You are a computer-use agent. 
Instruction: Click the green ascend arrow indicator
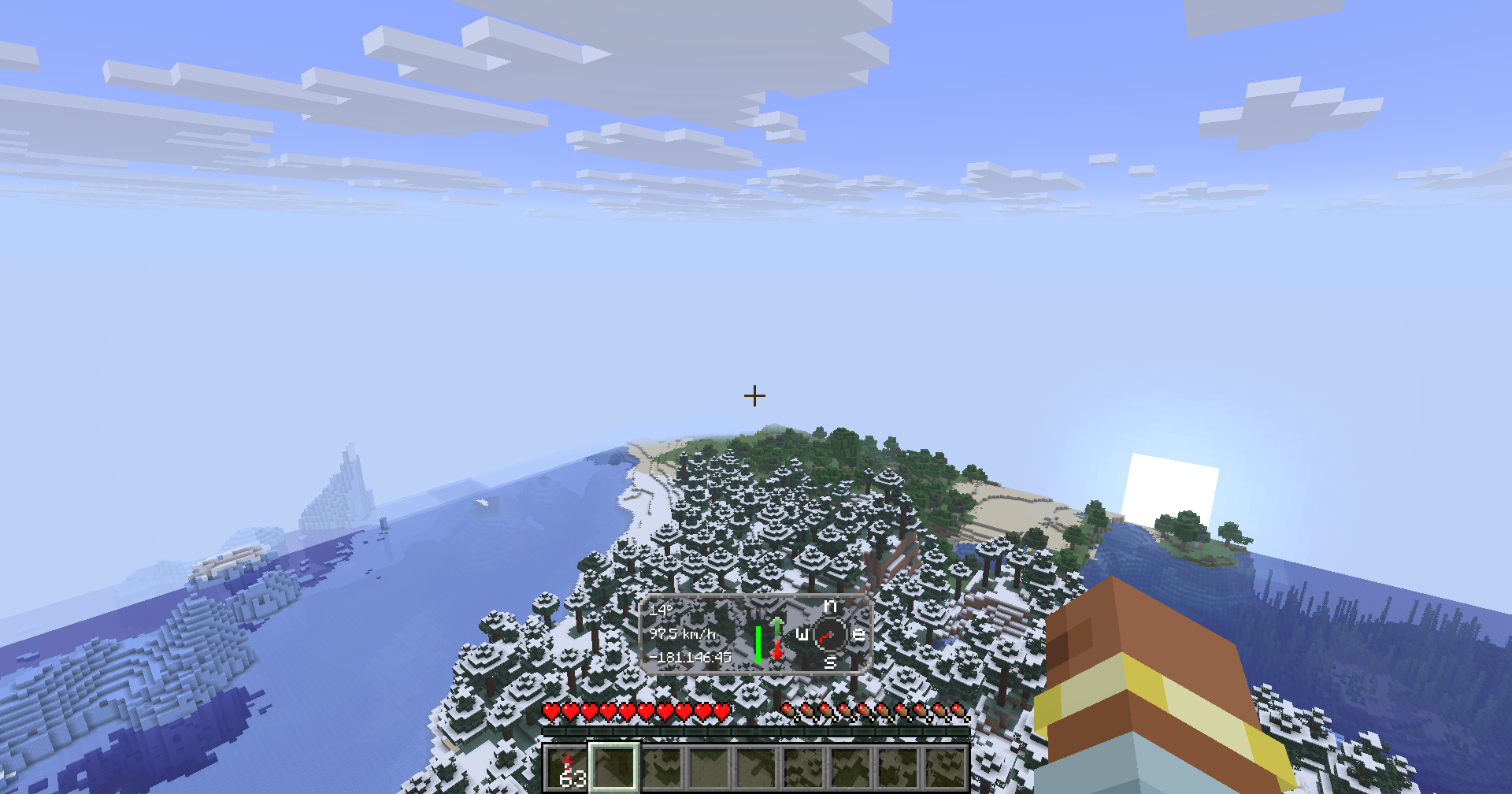click(777, 627)
